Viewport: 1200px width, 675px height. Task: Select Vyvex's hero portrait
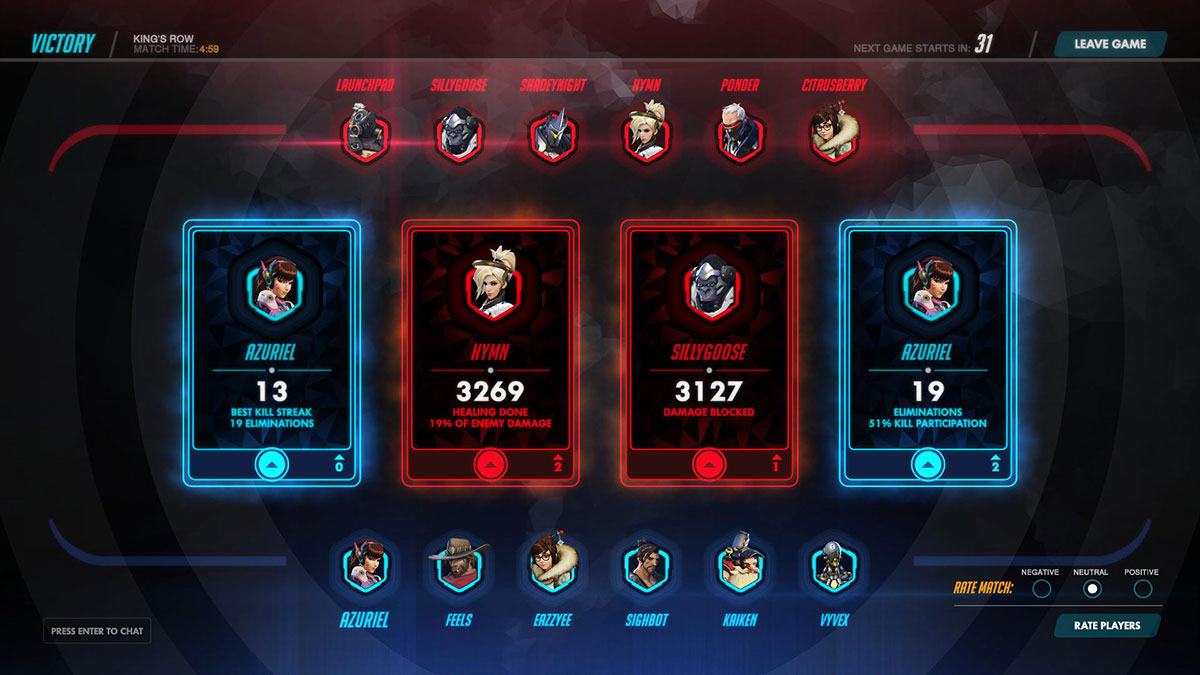click(832, 568)
